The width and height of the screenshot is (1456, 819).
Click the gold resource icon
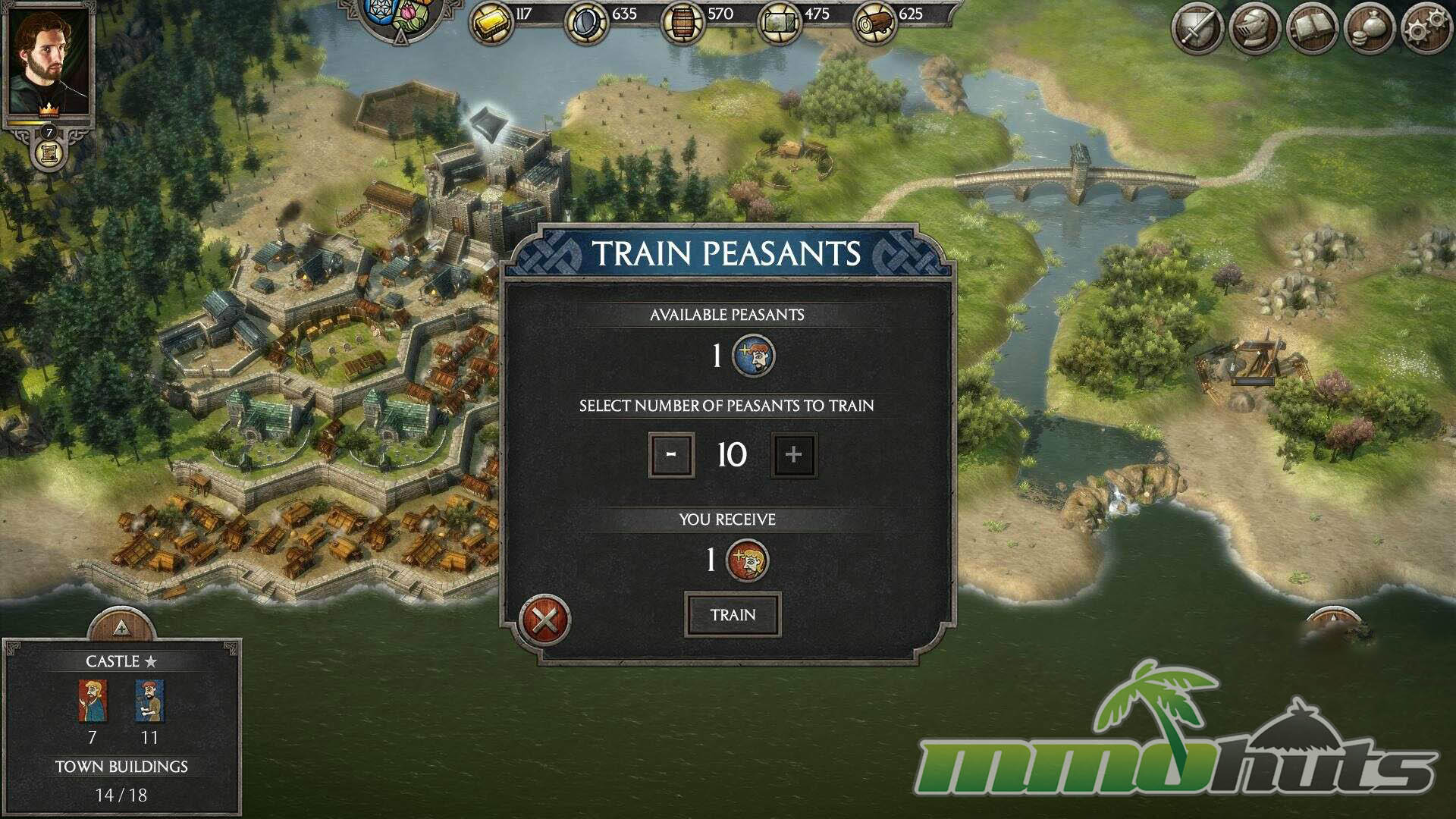[491, 23]
